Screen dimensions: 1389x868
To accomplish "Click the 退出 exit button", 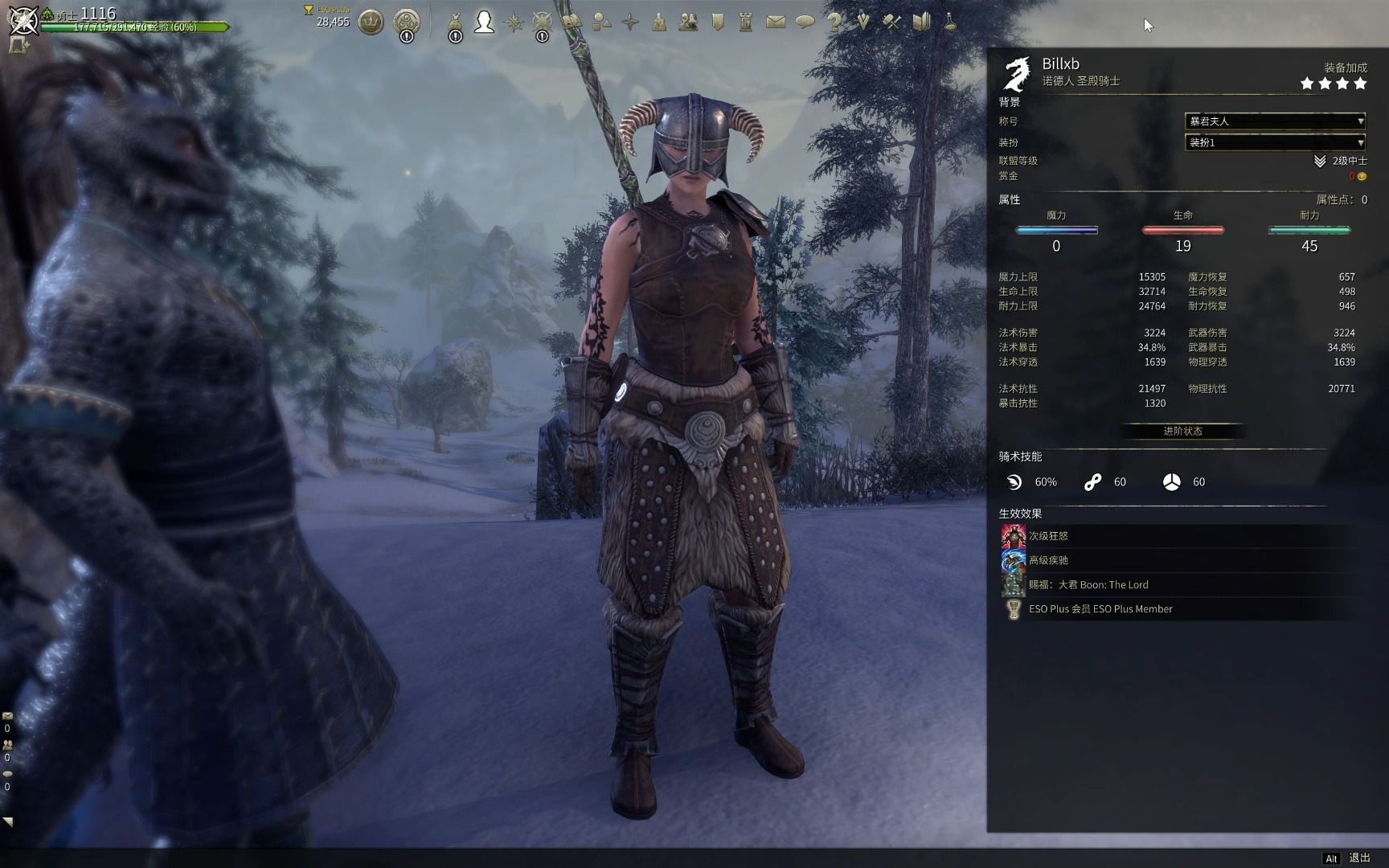I will (1359, 858).
